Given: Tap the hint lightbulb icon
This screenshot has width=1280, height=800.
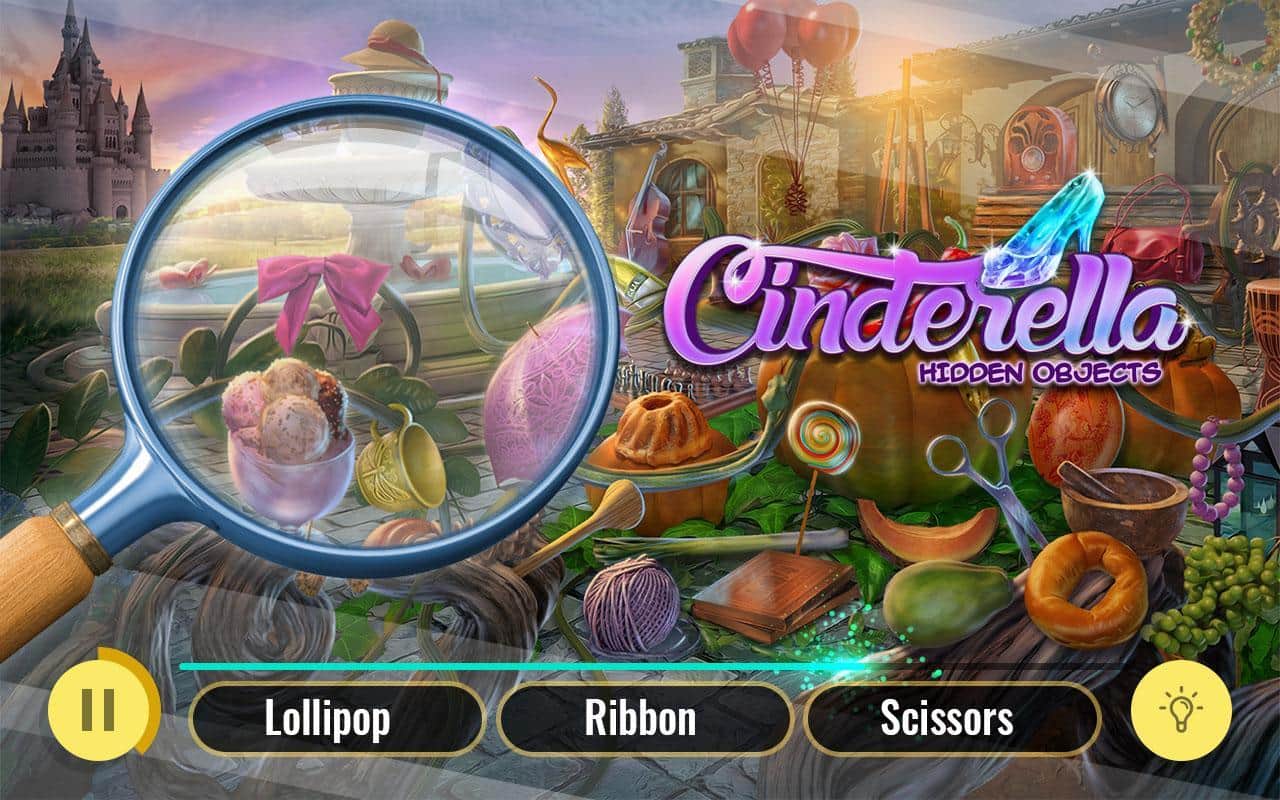Looking at the screenshot, I should (1183, 712).
